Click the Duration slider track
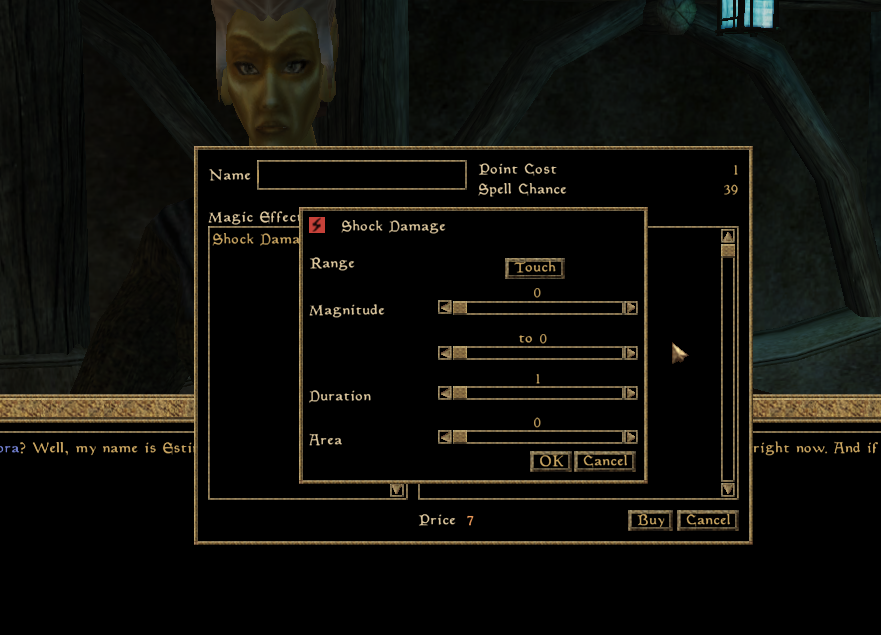Image resolution: width=881 pixels, height=635 pixels. (x=540, y=393)
